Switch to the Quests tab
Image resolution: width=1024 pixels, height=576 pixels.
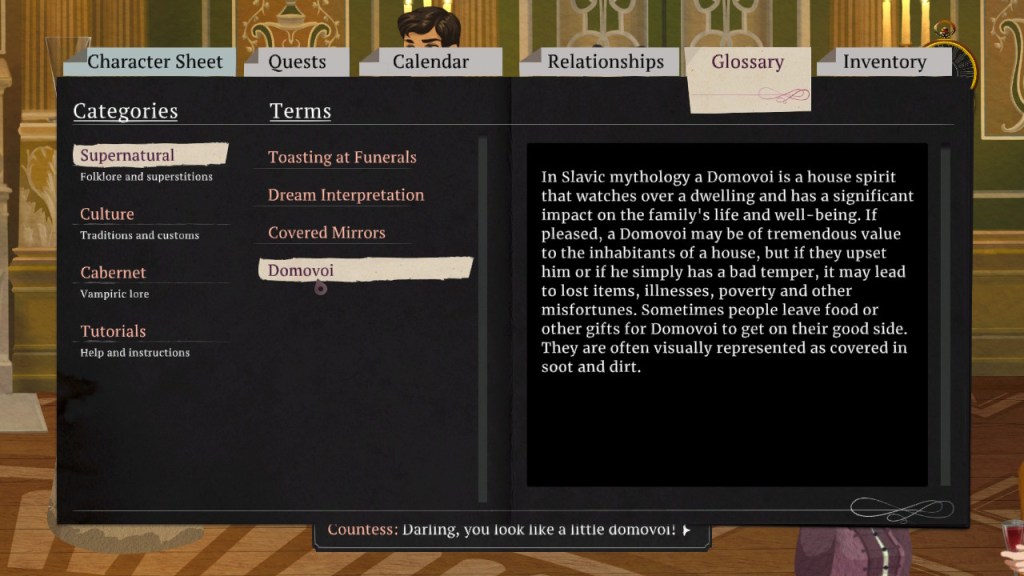tap(297, 62)
